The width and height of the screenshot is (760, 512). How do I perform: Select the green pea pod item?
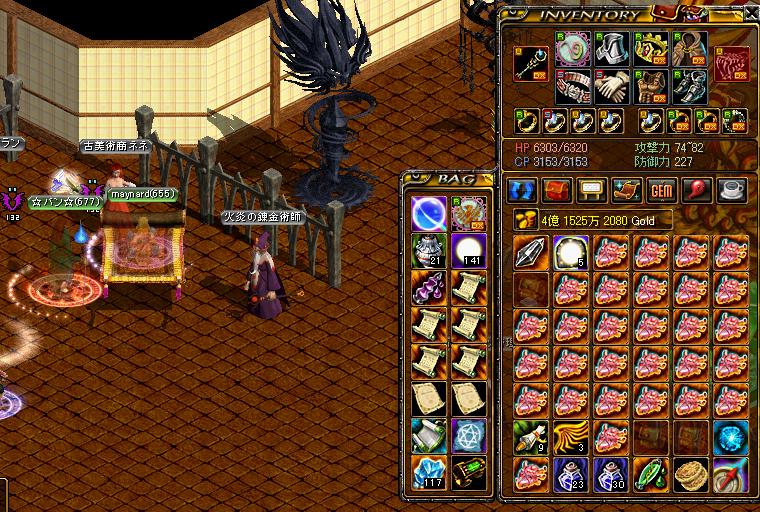[x=650, y=474]
